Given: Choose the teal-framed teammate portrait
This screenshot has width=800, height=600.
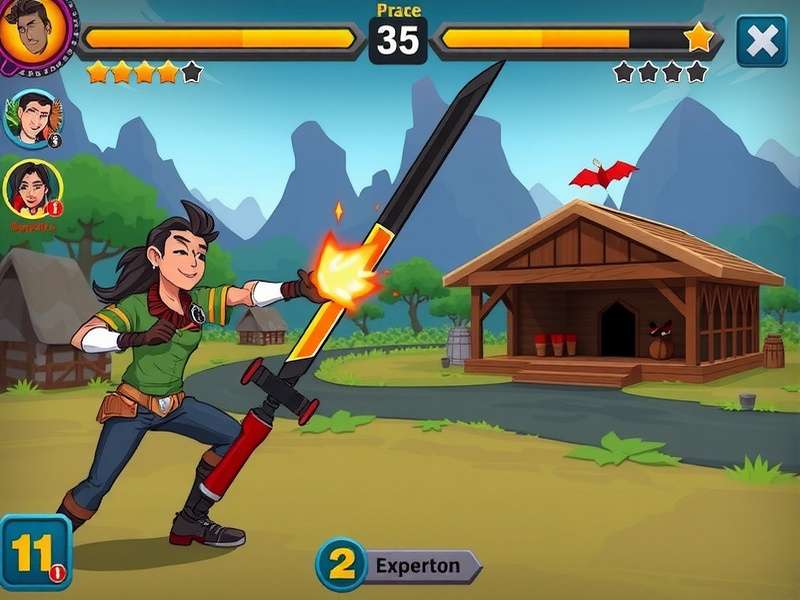Looking at the screenshot, I should click(x=31, y=118).
